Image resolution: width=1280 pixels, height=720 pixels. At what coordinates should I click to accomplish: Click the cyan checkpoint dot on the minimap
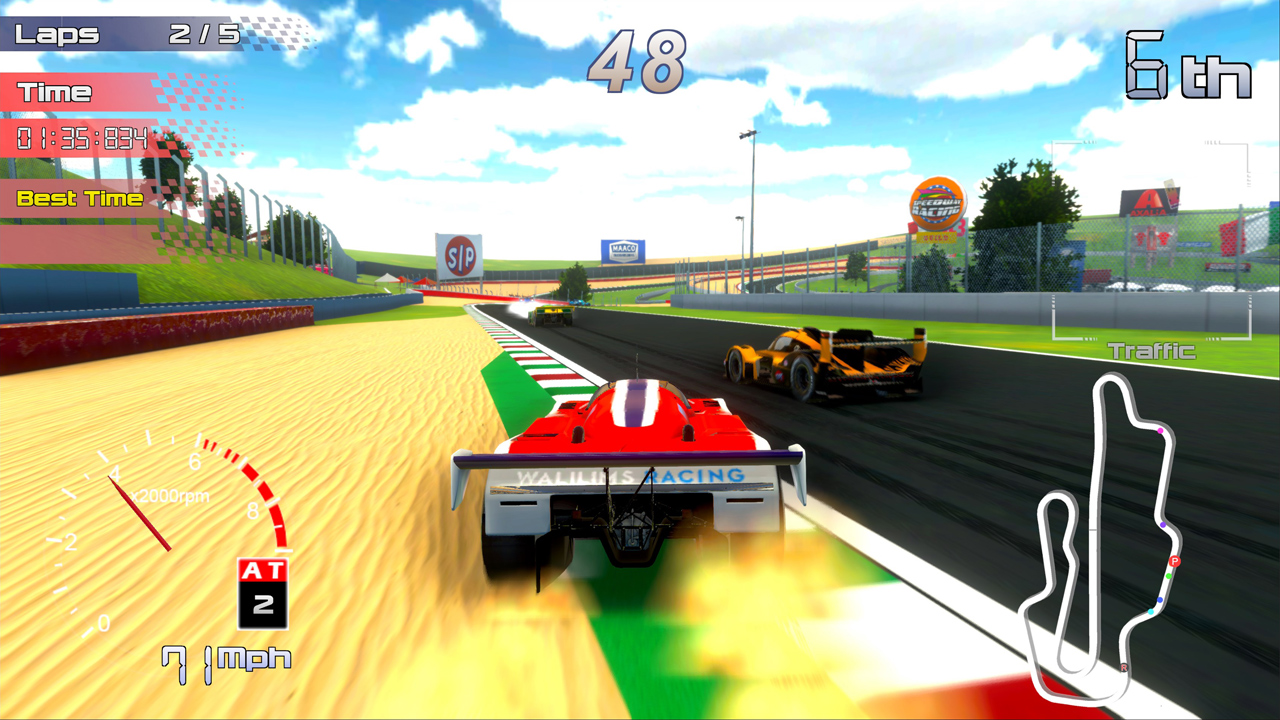pyautogui.click(x=1151, y=611)
